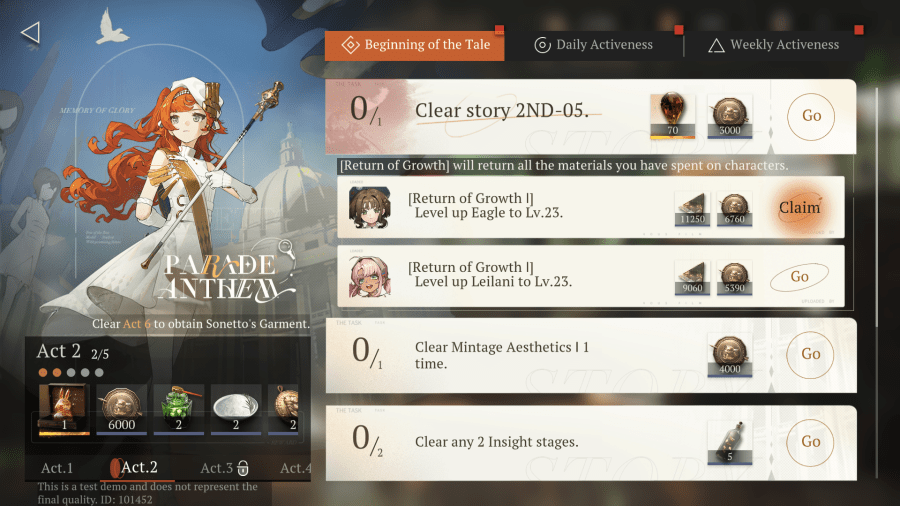Open the Daily Activeness tab
900x506 pixels.
[x=594, y=45]
